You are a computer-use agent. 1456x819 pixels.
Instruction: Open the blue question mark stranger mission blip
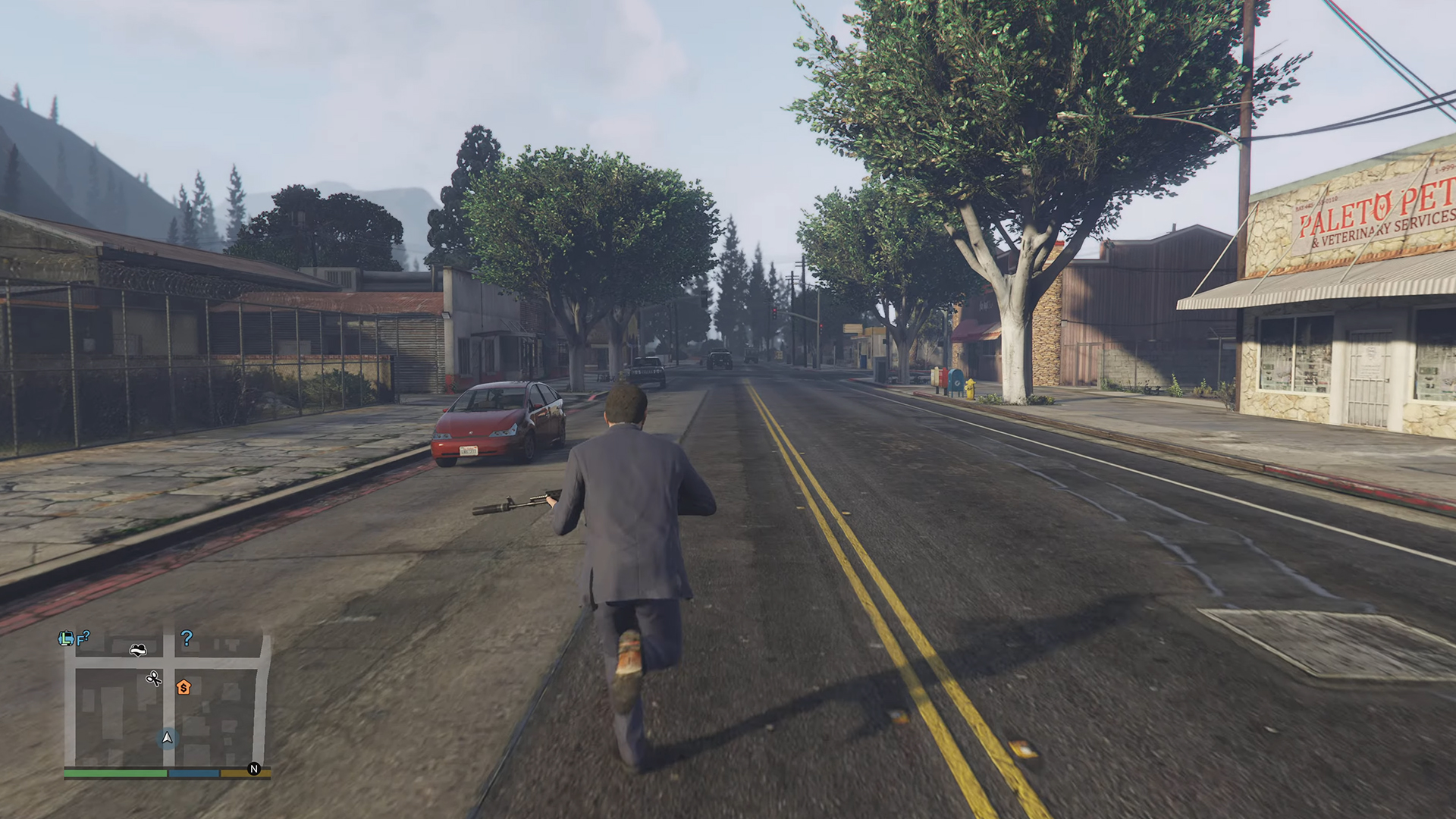click(187, 639)
